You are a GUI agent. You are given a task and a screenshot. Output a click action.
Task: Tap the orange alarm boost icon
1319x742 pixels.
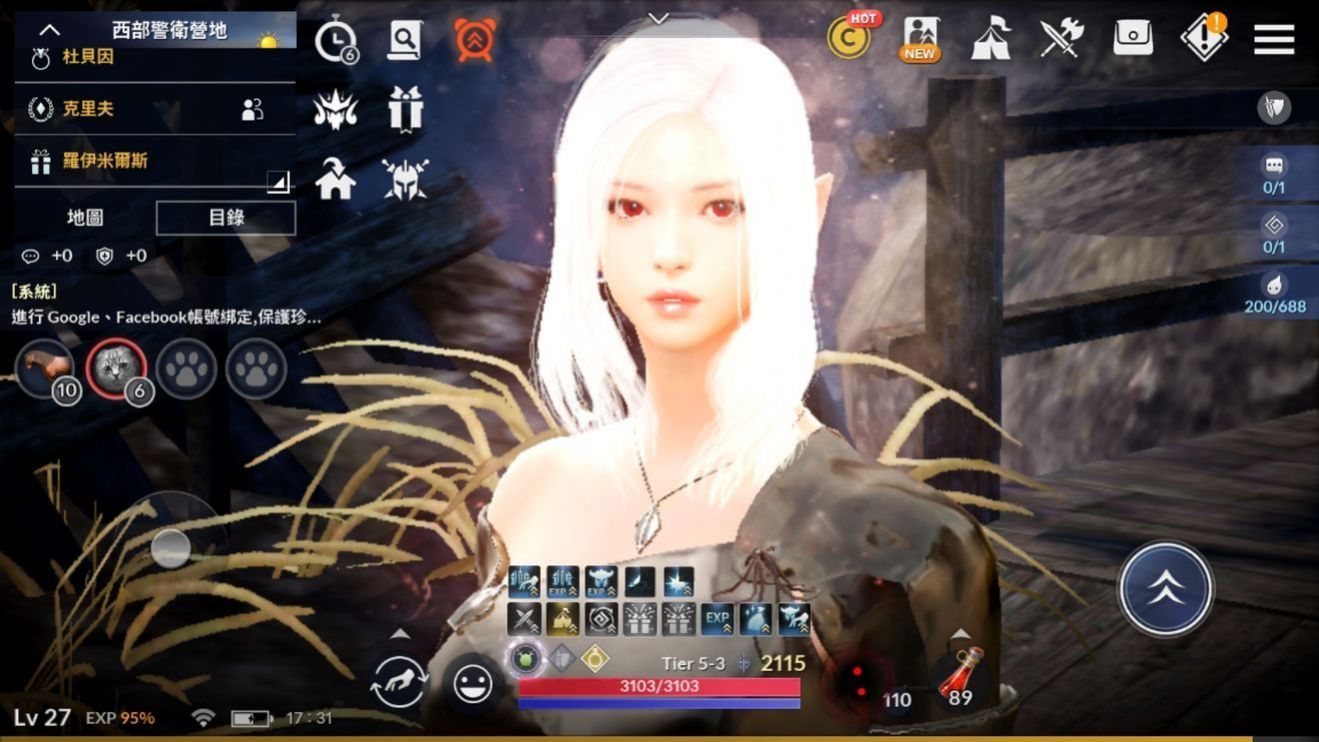(476, 41)
